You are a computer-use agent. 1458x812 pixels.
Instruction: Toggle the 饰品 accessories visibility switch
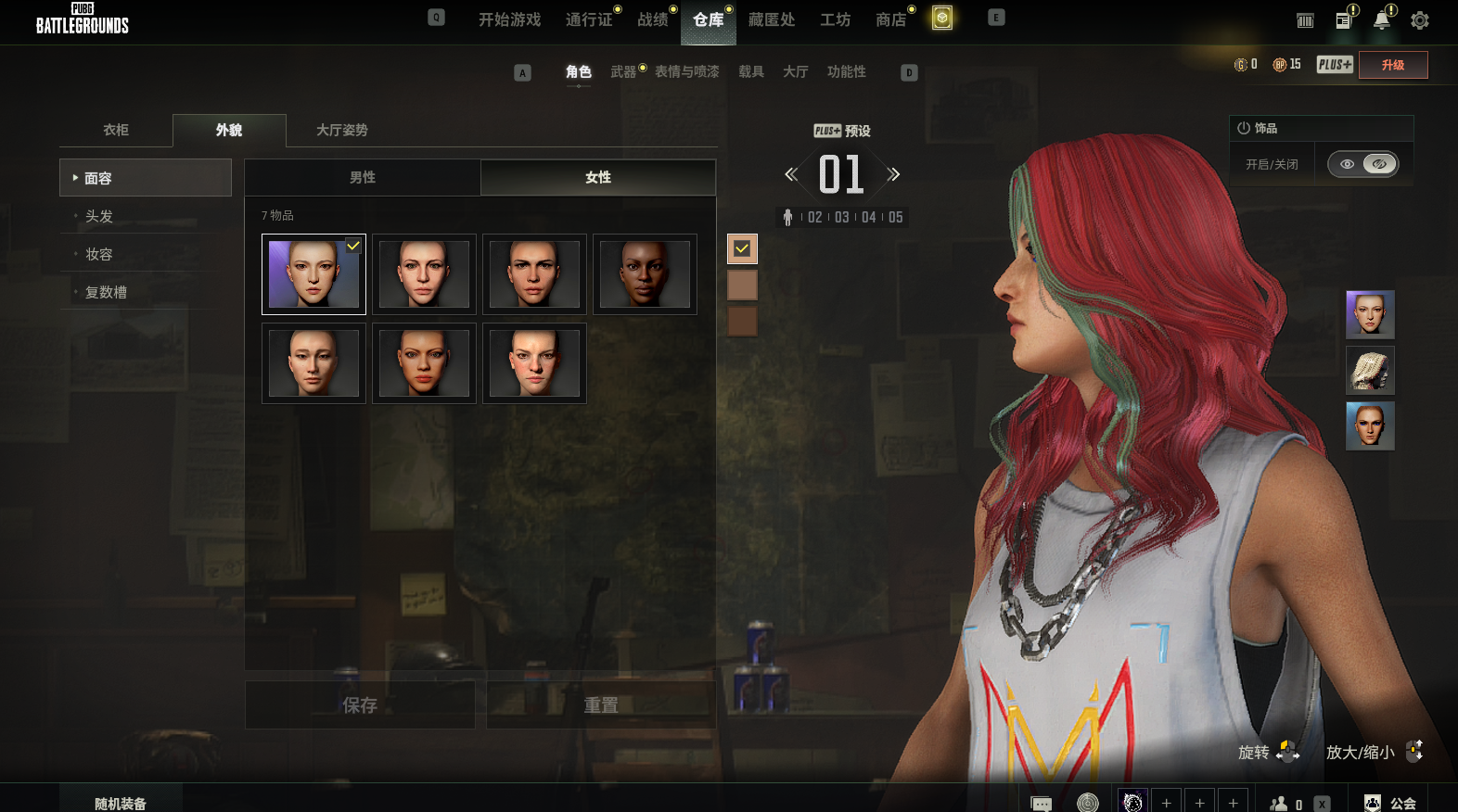click(x=1362, y=164)
